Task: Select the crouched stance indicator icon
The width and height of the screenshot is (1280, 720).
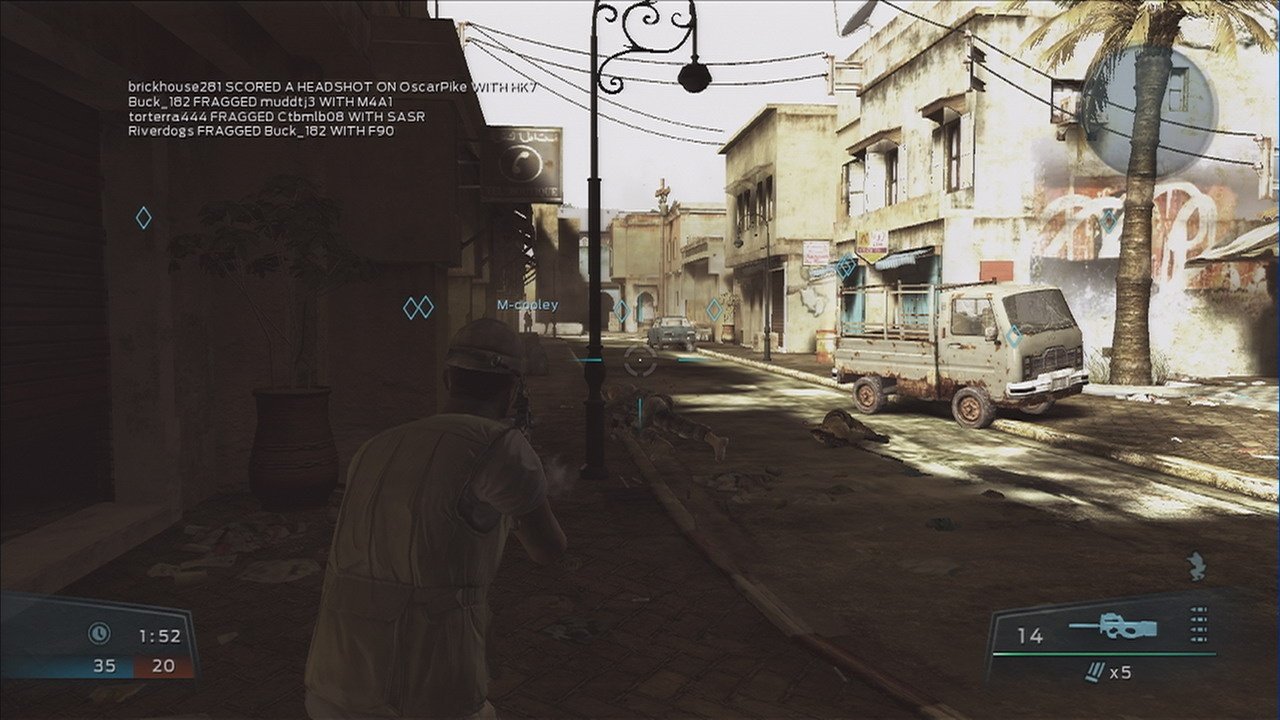Action: pos(1196,566)
